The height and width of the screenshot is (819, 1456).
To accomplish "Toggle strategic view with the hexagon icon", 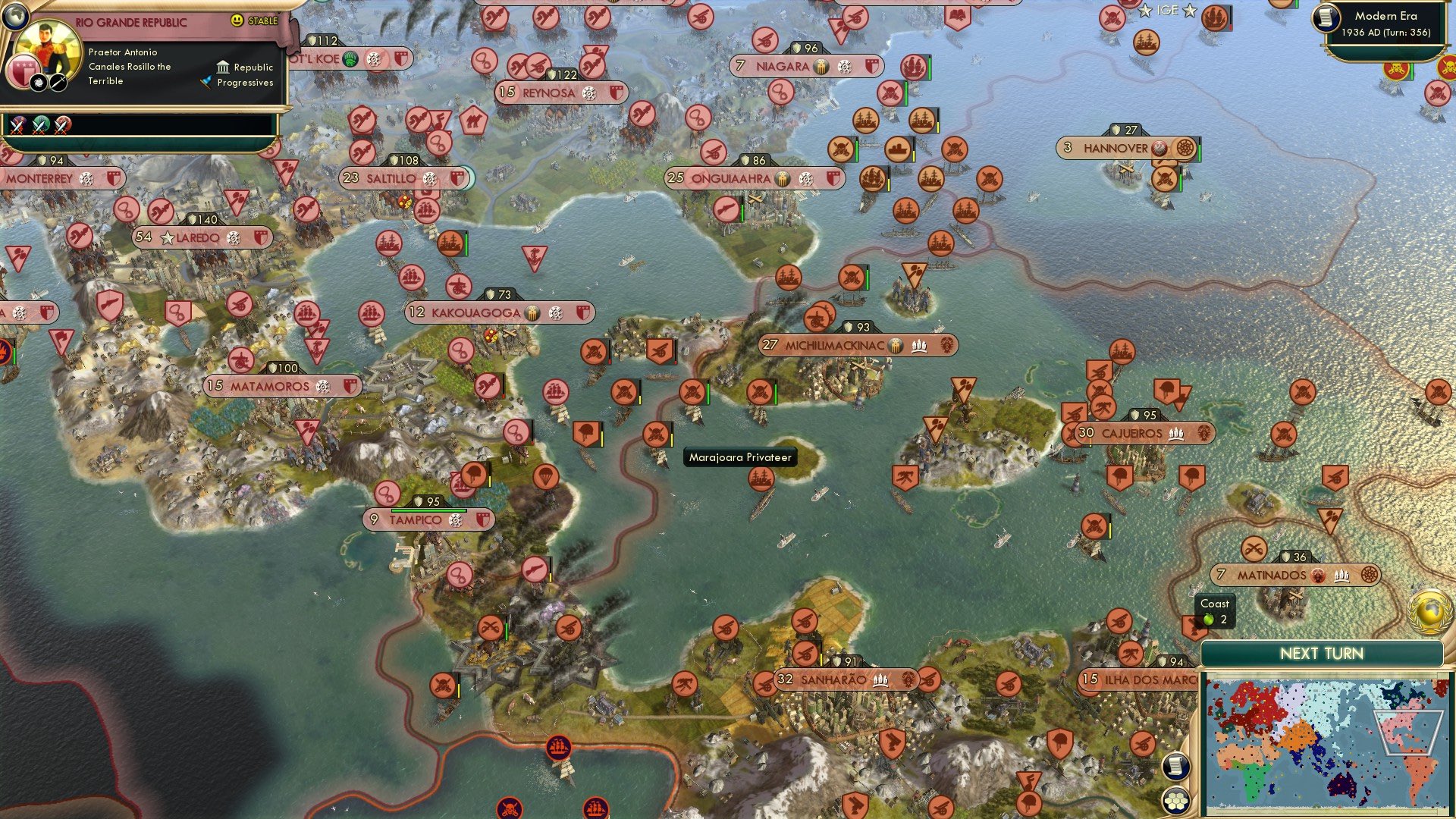I will tap(1176, 802).
